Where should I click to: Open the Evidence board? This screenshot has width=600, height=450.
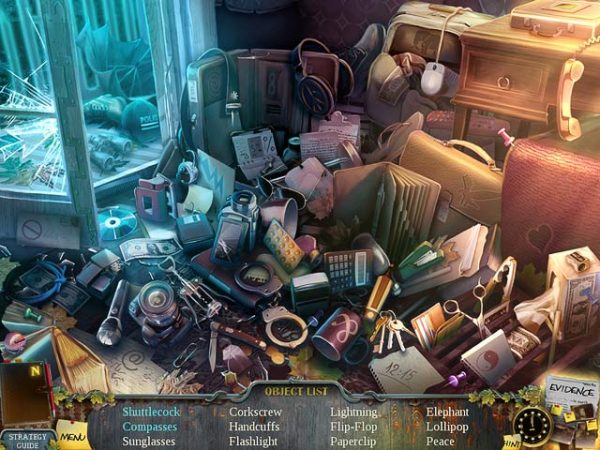571,393
